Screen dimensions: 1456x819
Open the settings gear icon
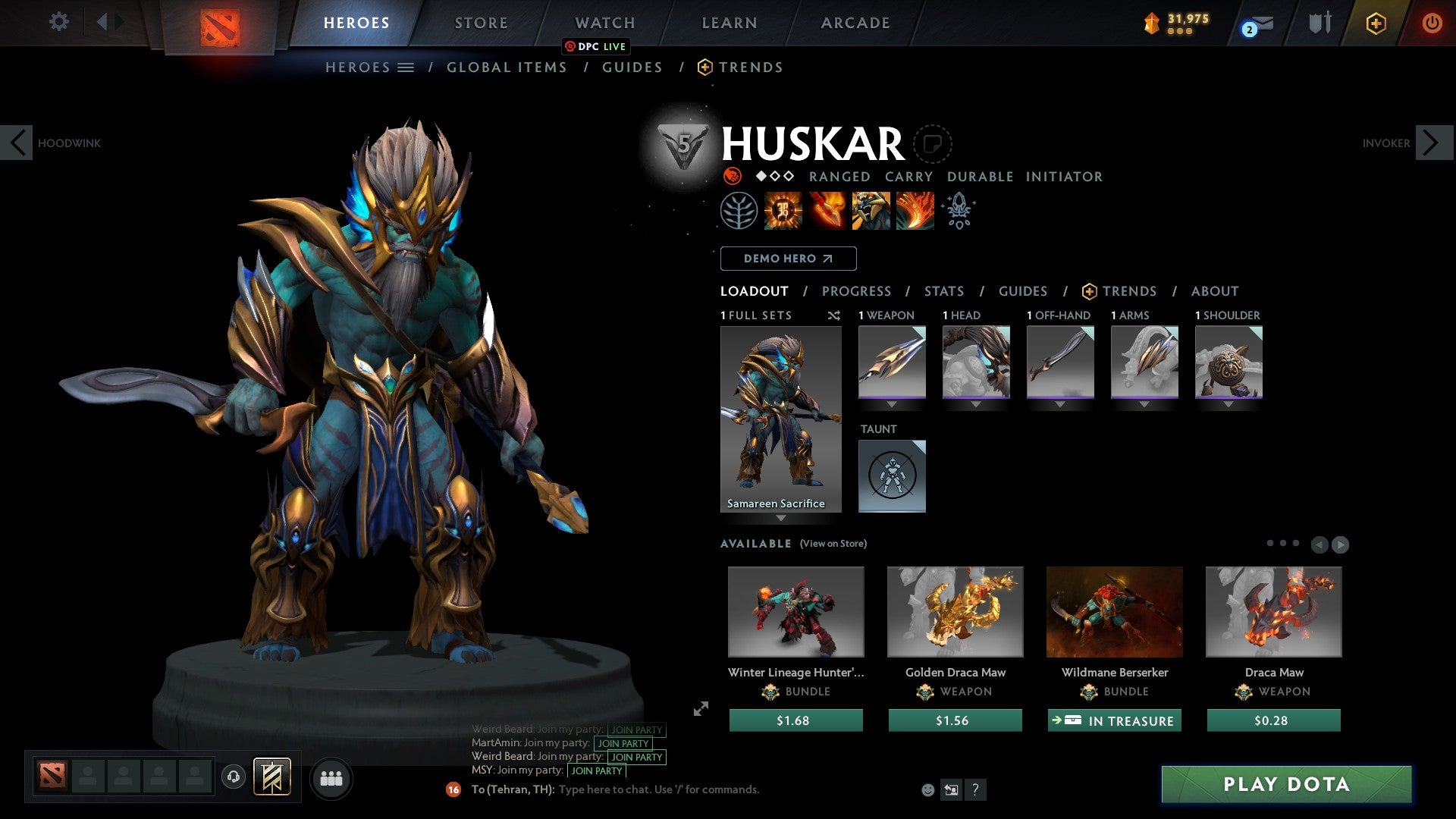(59, 22)
